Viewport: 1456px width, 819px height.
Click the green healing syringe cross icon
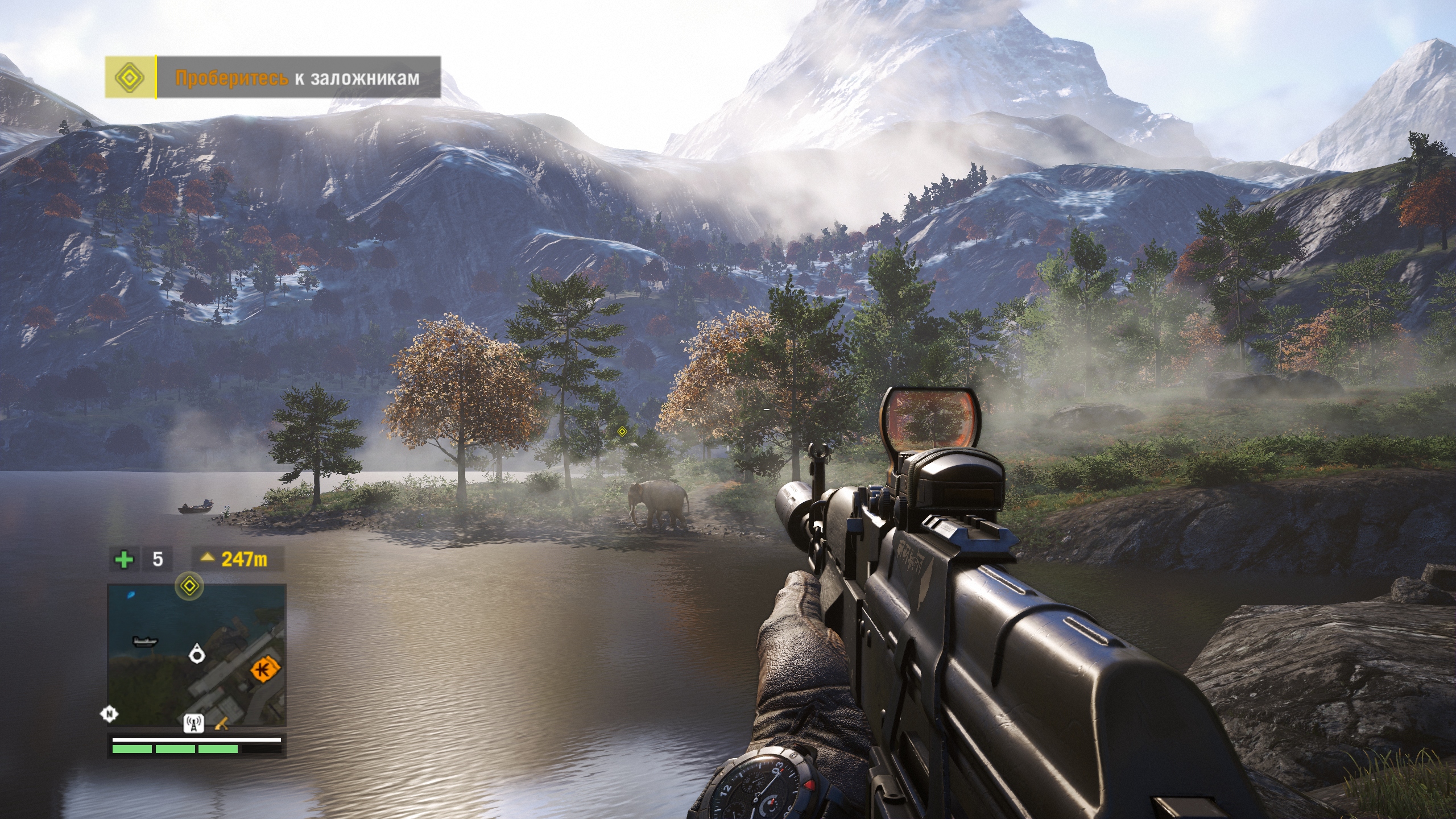click(124, 560)
